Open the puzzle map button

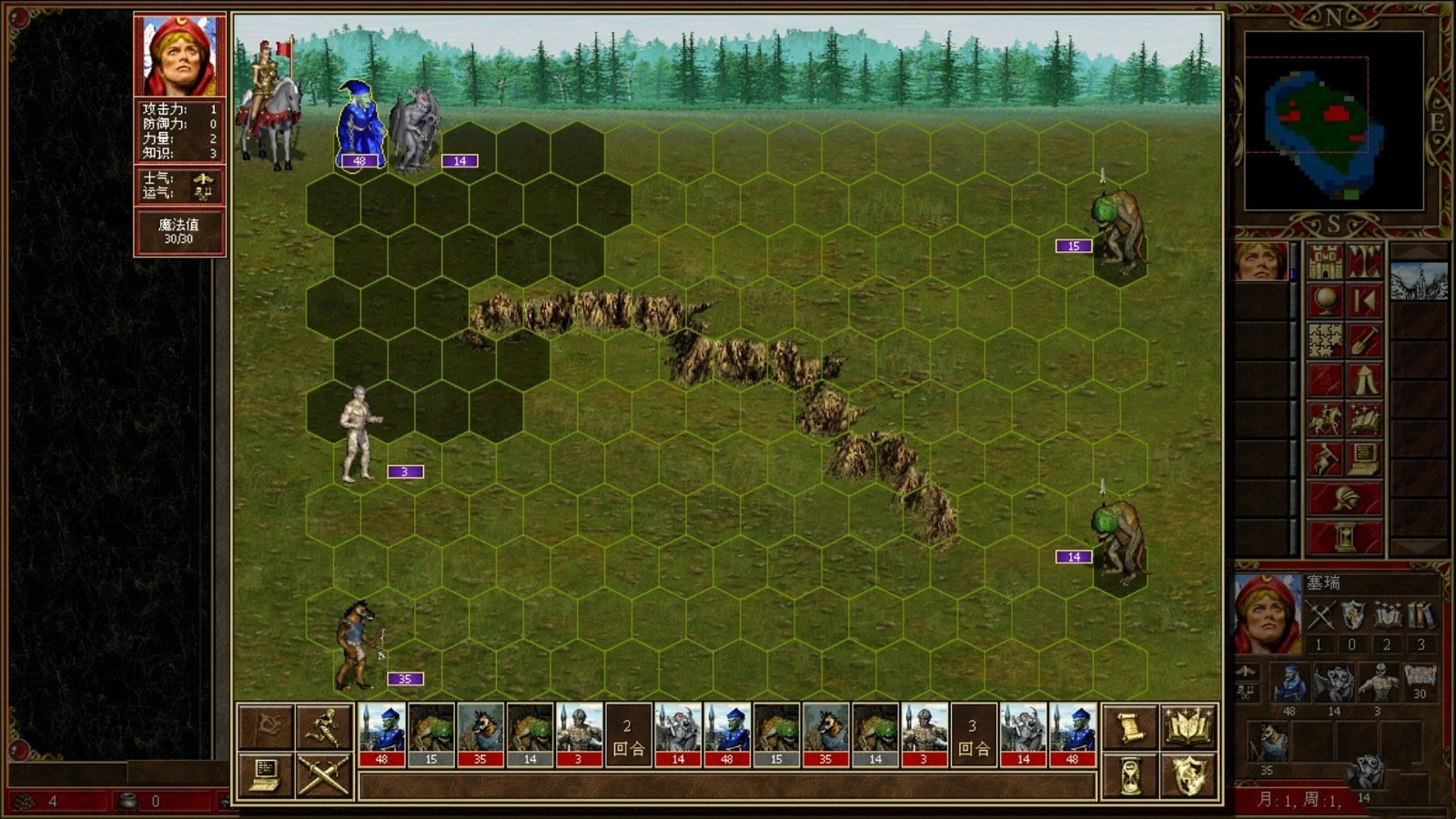click(1325, 340)
